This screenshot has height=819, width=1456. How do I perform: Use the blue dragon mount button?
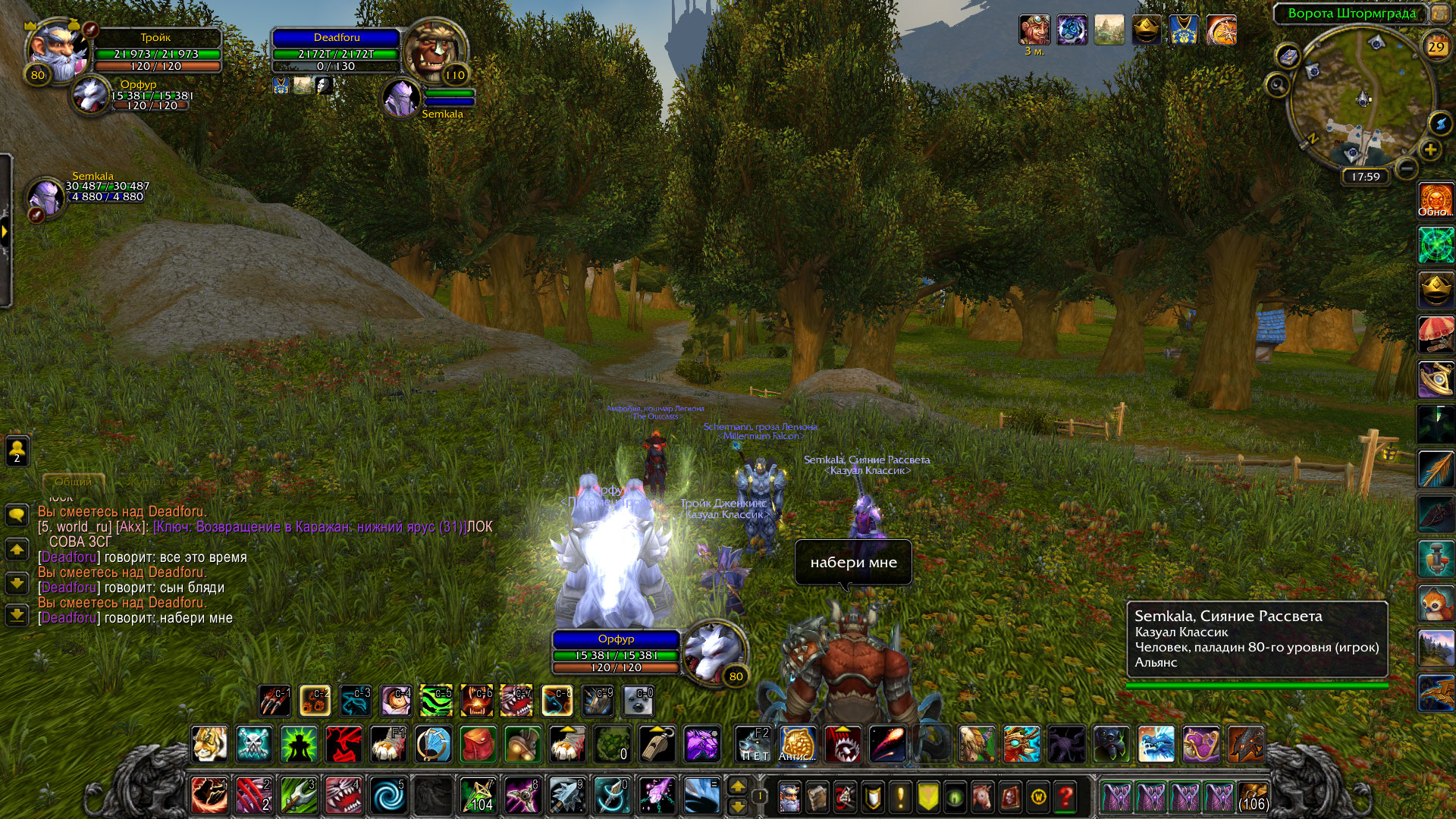click(1156, 745)
